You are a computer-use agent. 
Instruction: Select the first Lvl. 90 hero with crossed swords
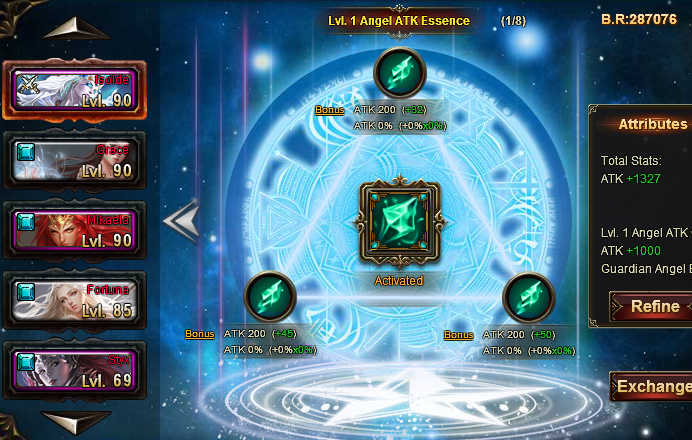coord(75,90)
